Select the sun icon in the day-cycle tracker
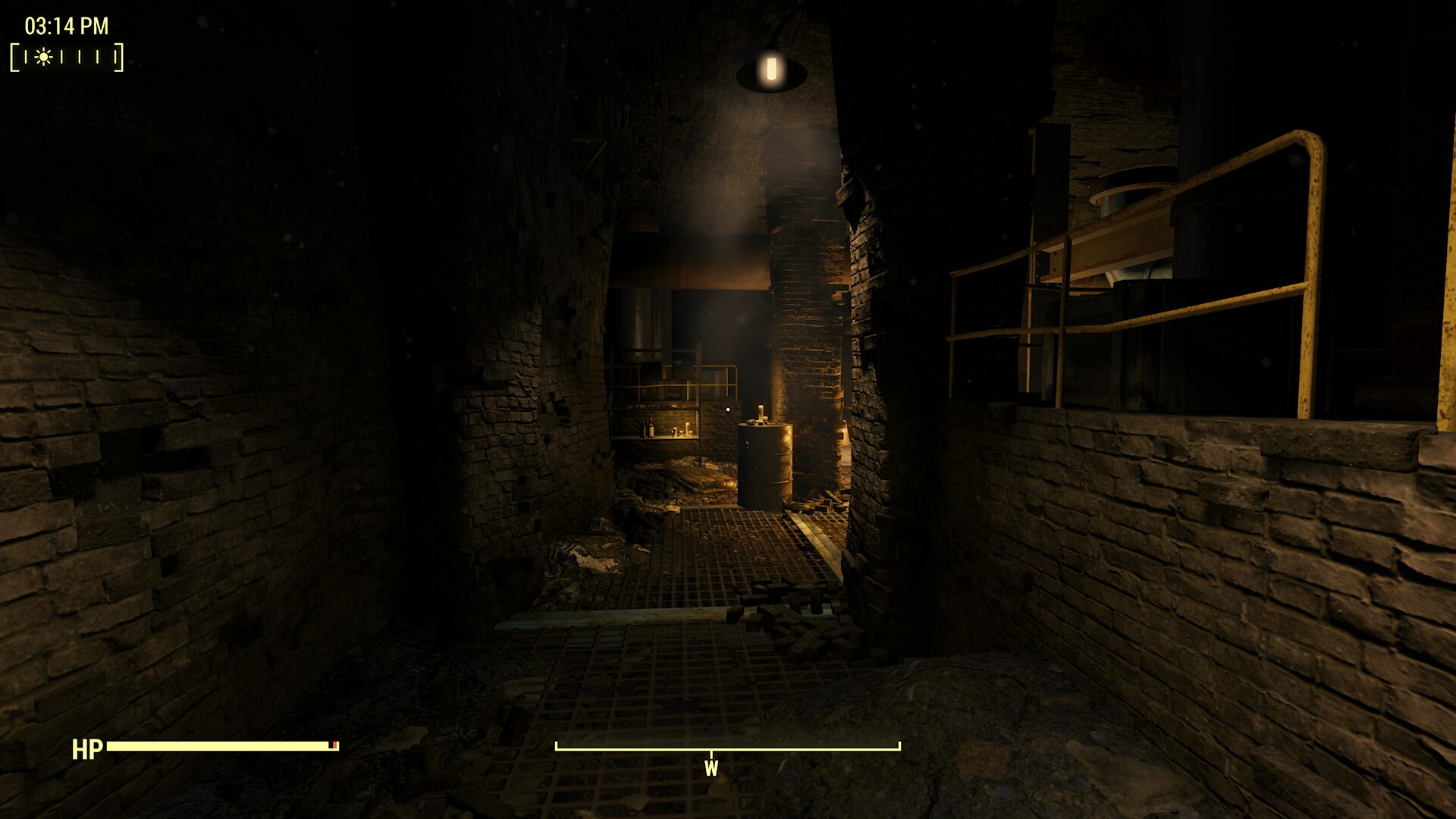 43,57
